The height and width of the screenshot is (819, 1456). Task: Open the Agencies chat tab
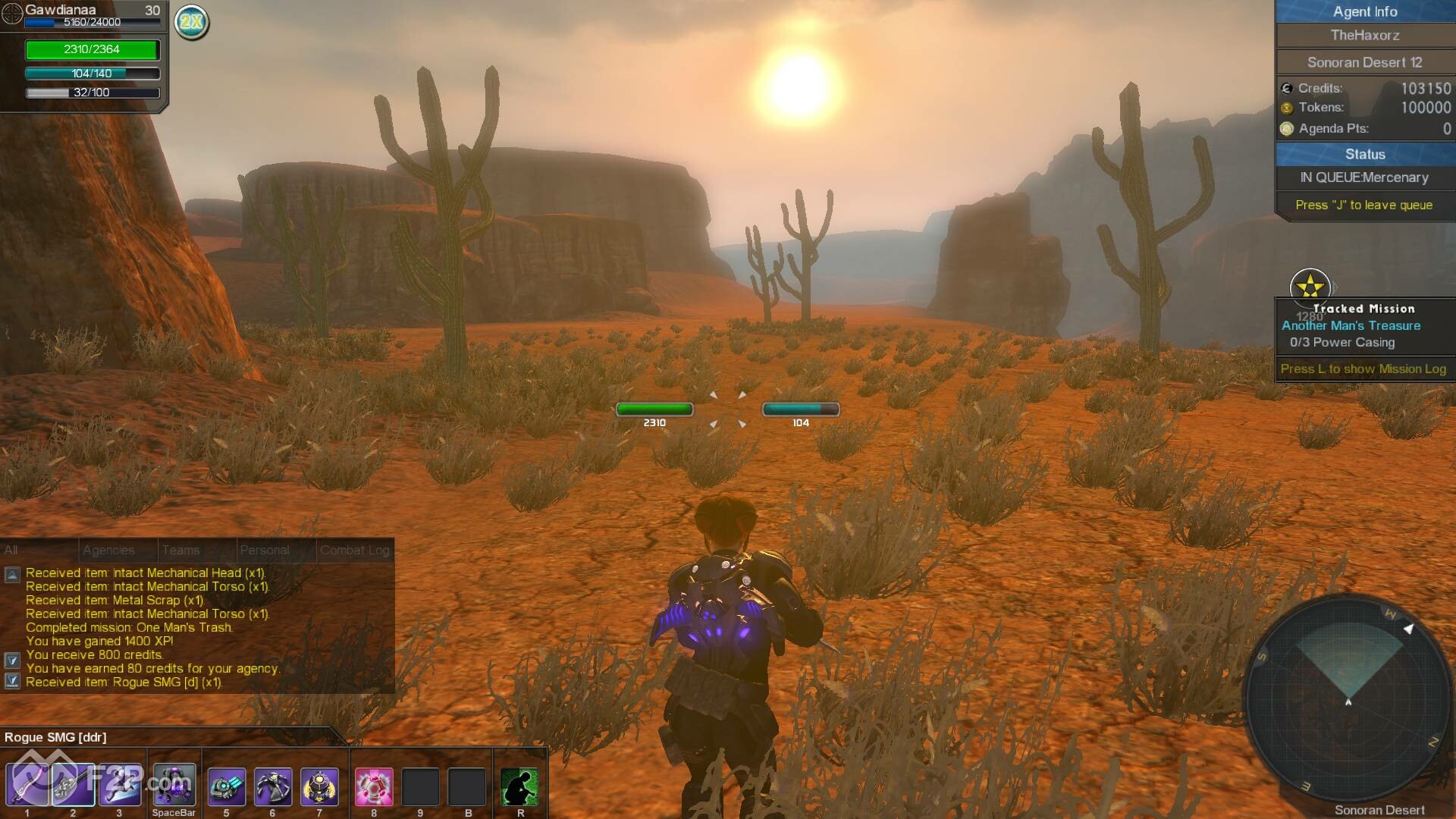[108, 550]
